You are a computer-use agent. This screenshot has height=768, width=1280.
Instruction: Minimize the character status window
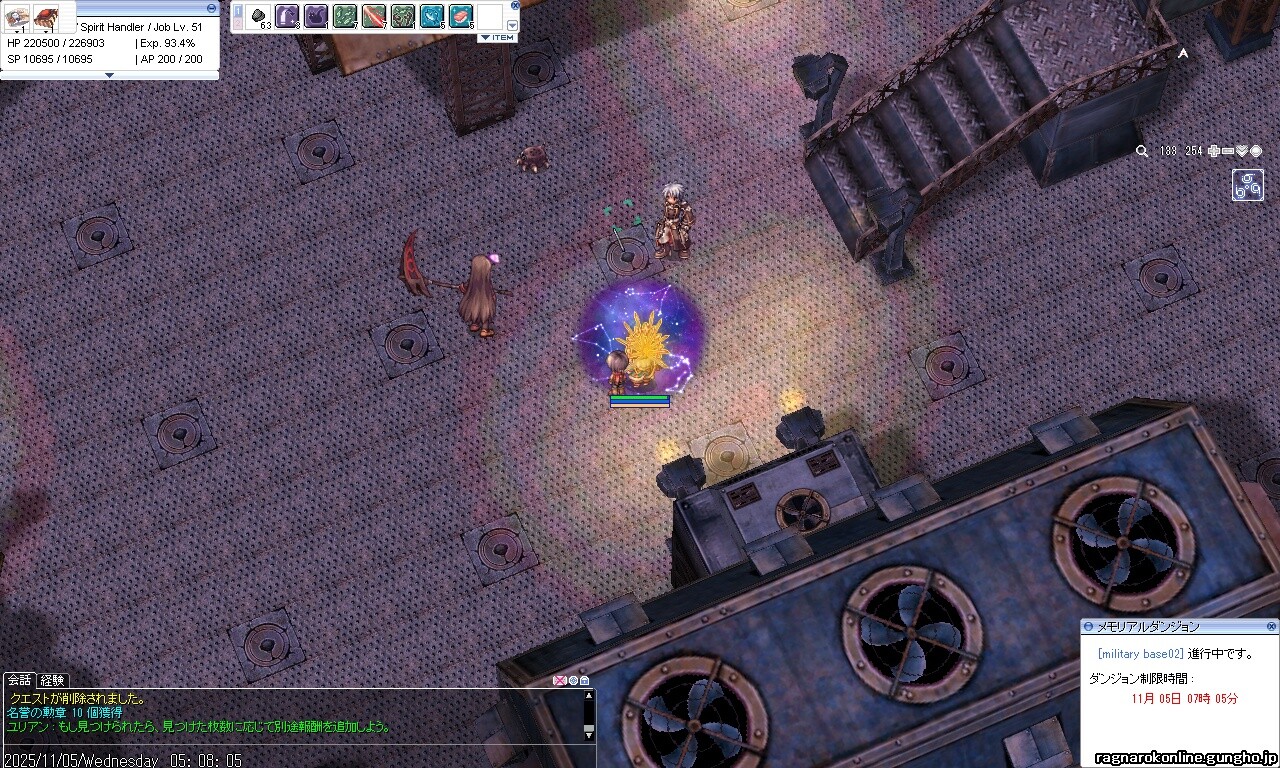tap(211, 7)
